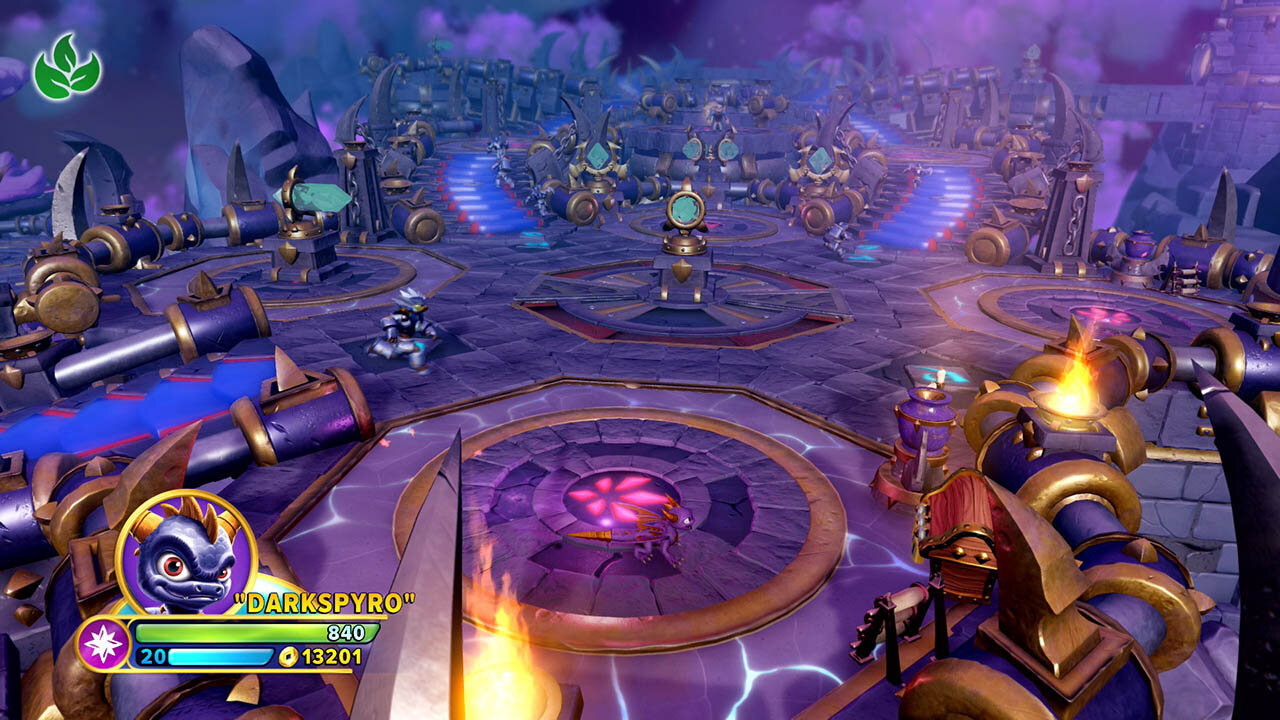Image resolution: width=1280 pixels, height=720 pixels.
Task: Click the purple magic element badge
Action: (102, 644)
